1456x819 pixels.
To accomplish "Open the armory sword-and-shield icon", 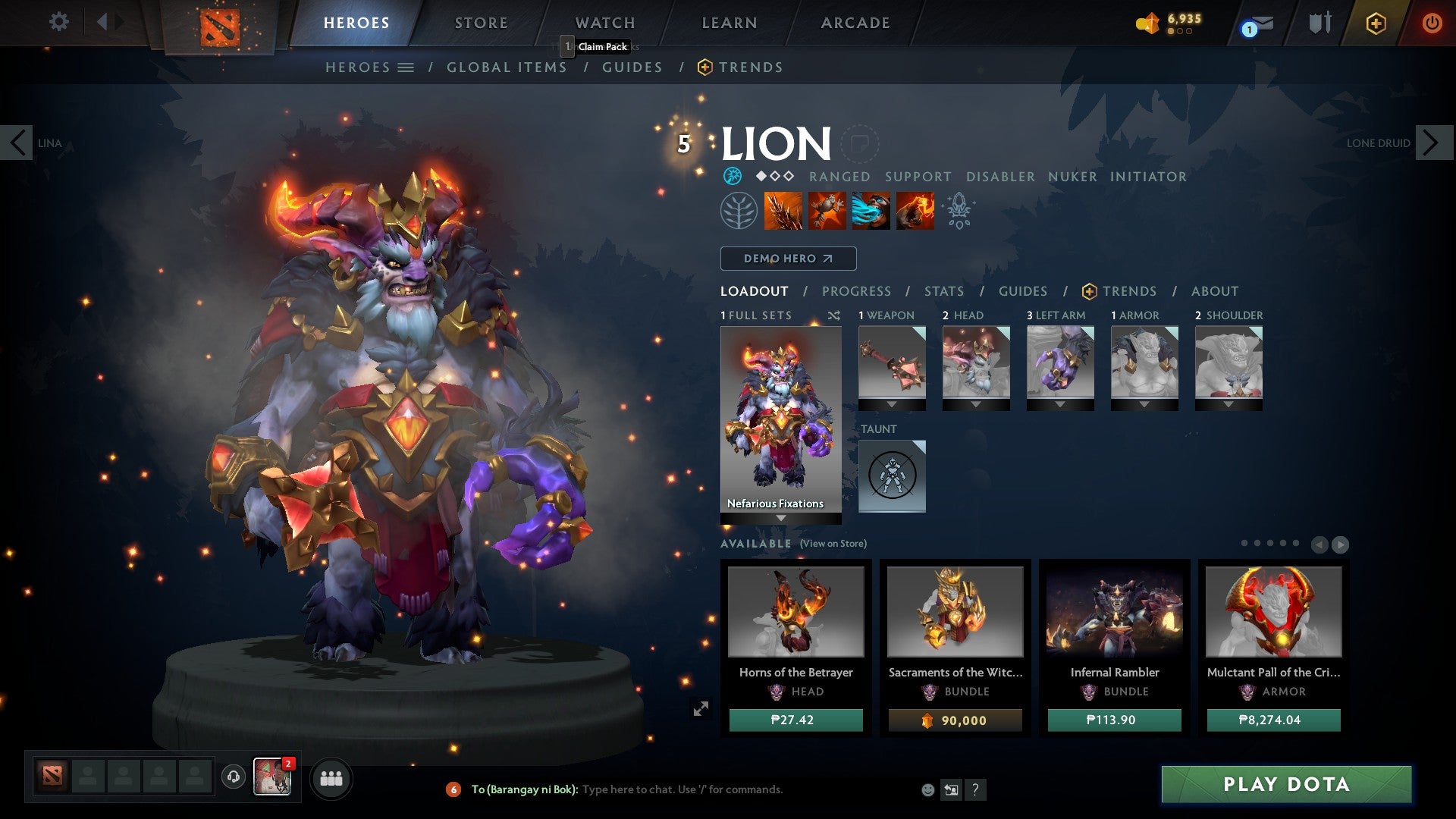I will pos(1319,22).
